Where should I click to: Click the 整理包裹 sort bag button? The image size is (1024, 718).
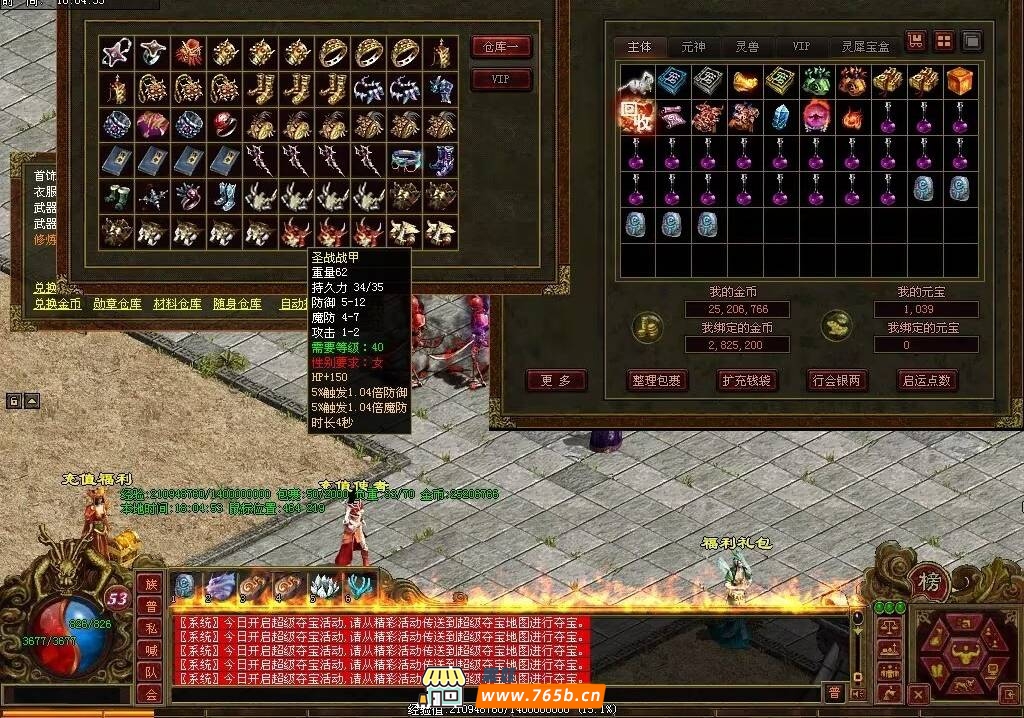[x=656, y=380]
